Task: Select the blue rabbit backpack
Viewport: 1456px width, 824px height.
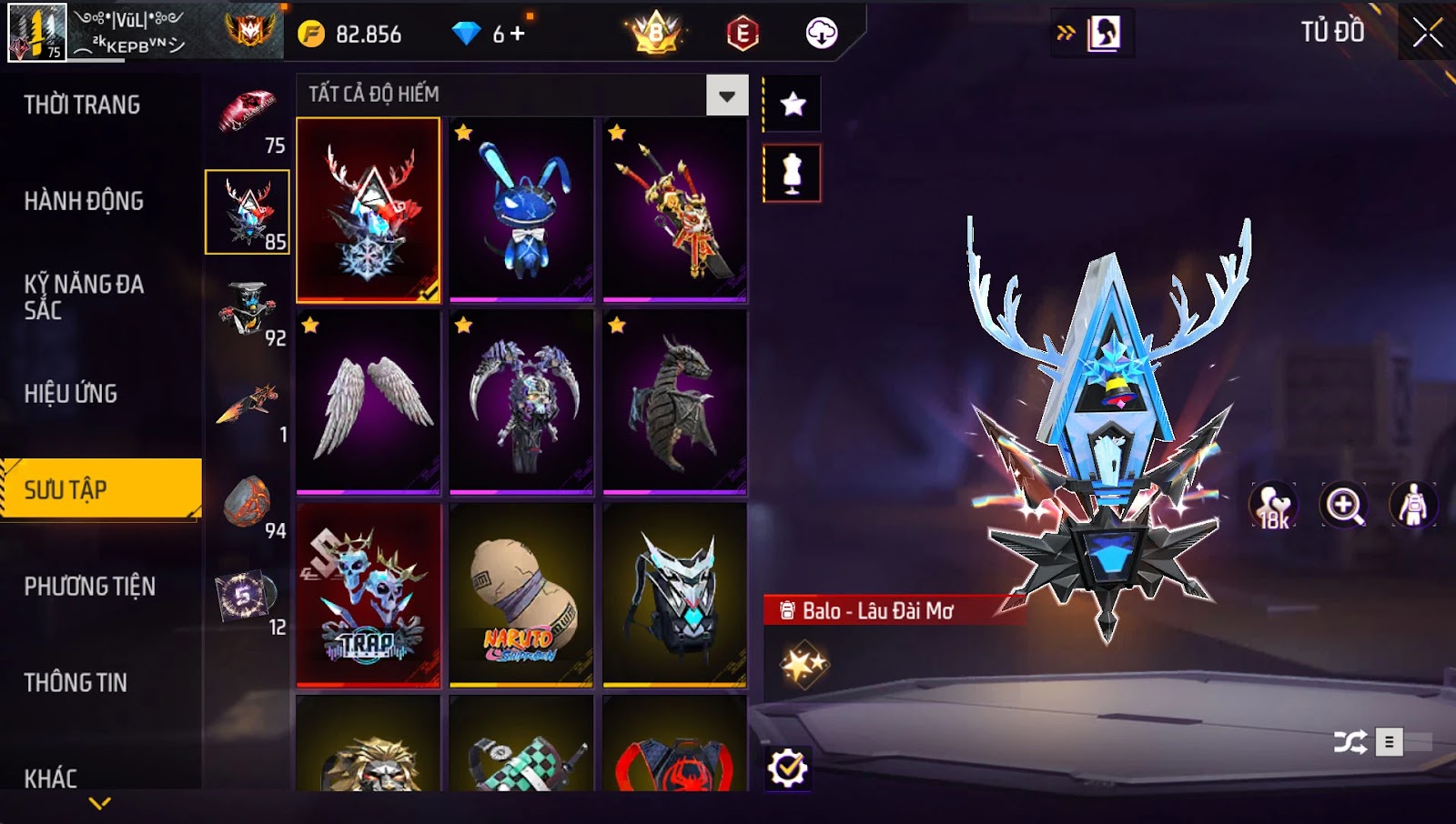Action: [521, 209]
